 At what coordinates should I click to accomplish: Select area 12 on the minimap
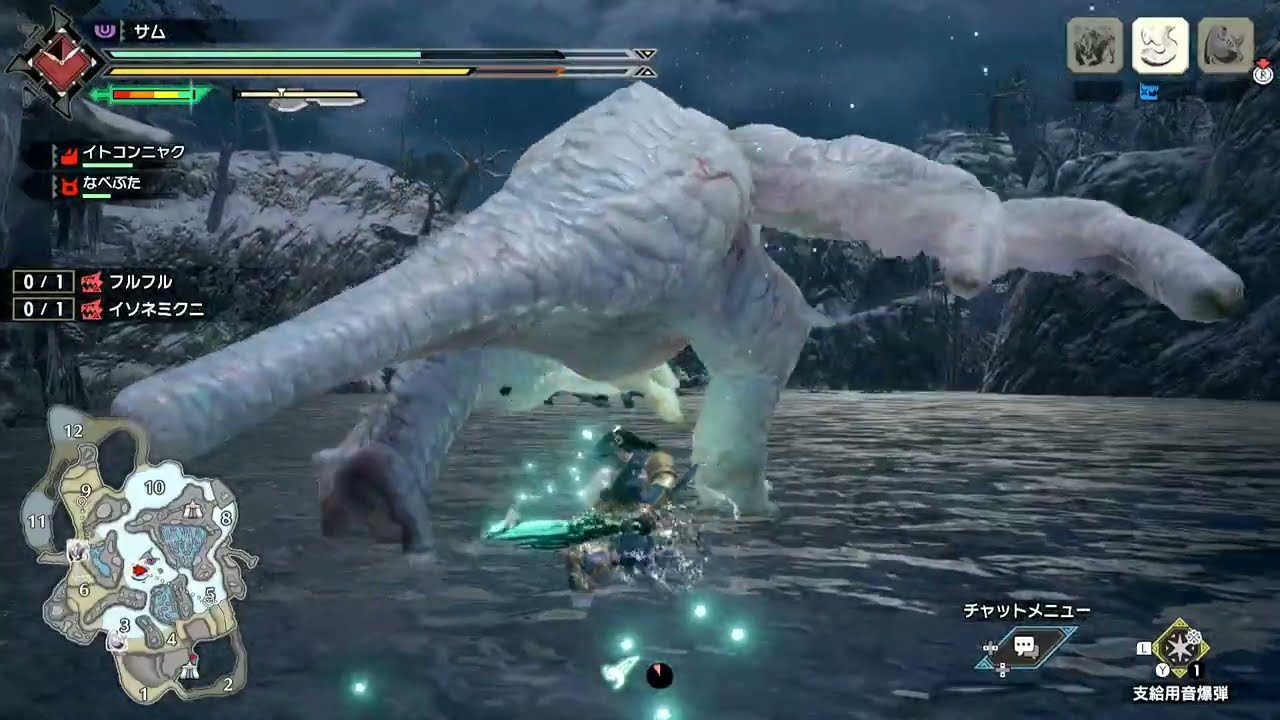(72, 431)
